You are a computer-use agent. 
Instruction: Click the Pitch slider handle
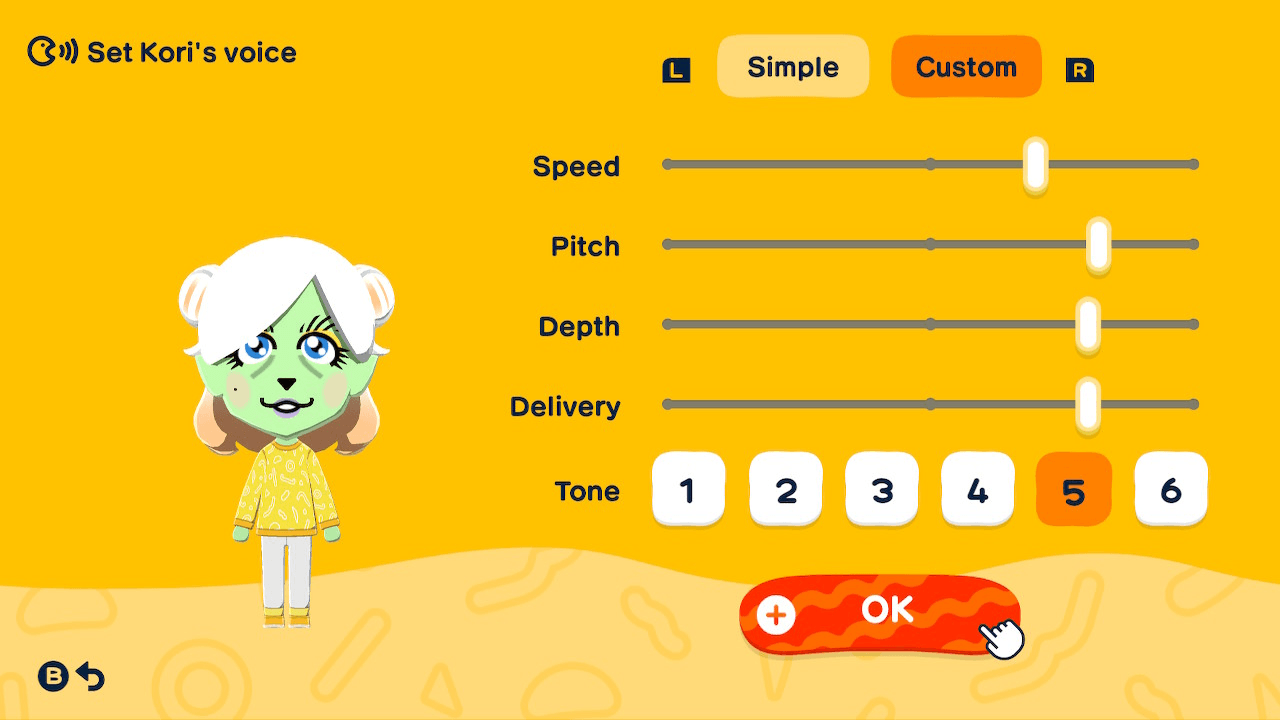[1098, 243]
